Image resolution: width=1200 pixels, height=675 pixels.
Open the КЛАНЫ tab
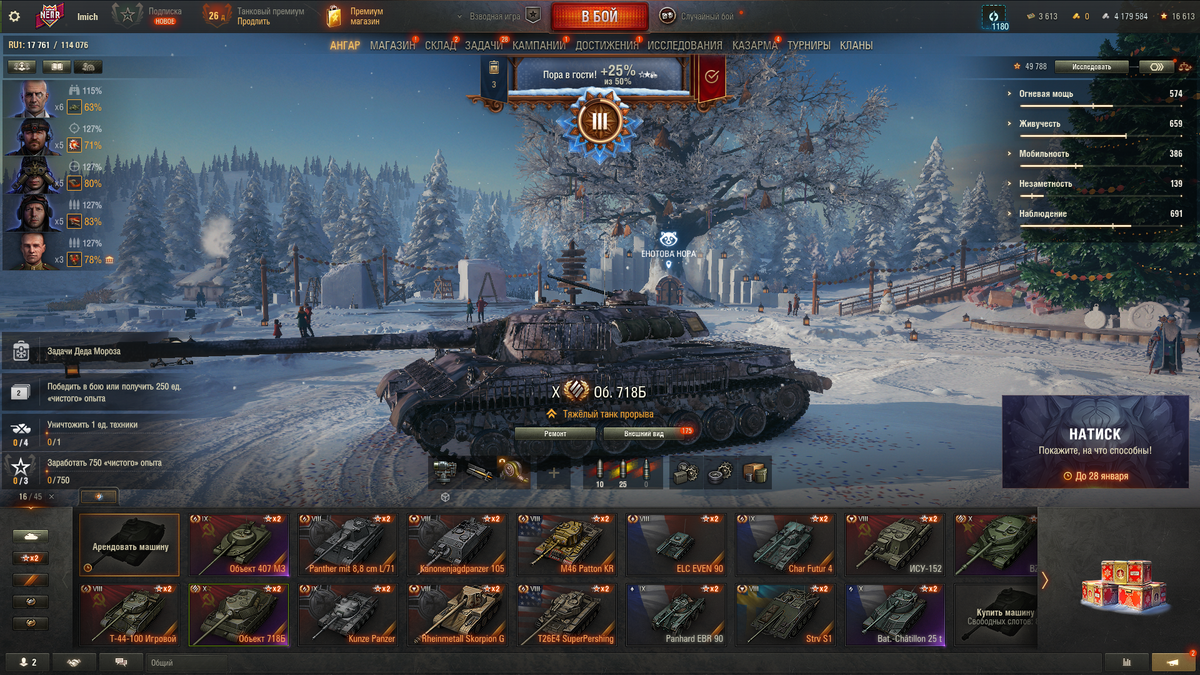tap(856, 45)
